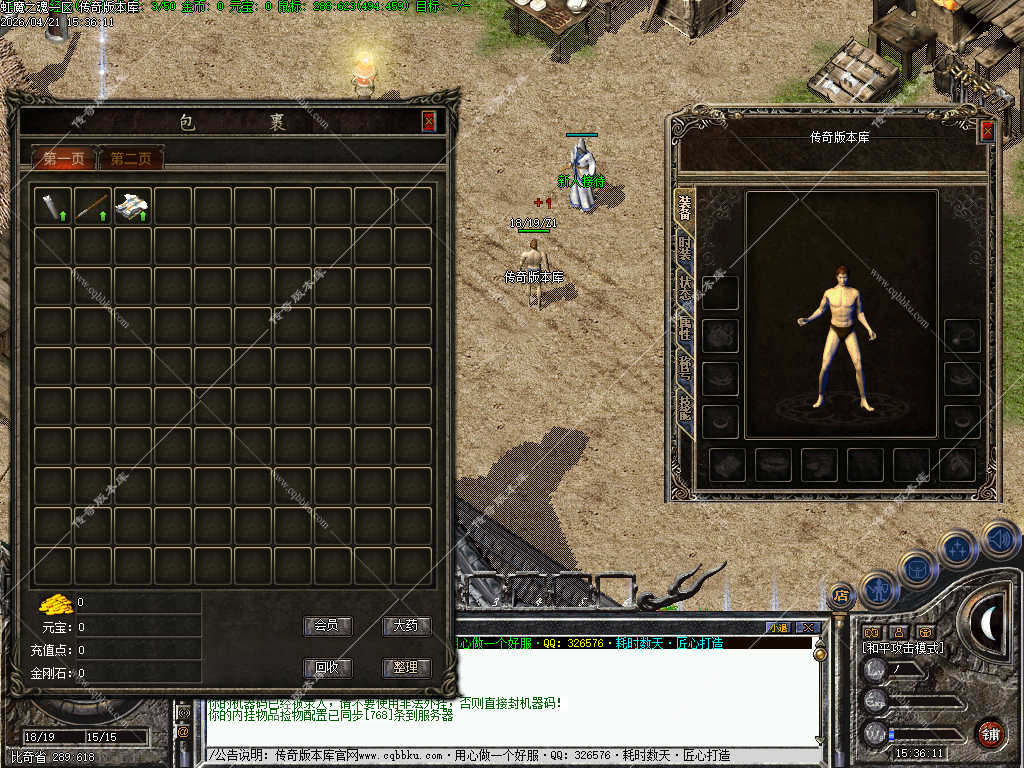
Task: Change the 和平攻击模式 attack mode label
Action: [x=903, y=648]
